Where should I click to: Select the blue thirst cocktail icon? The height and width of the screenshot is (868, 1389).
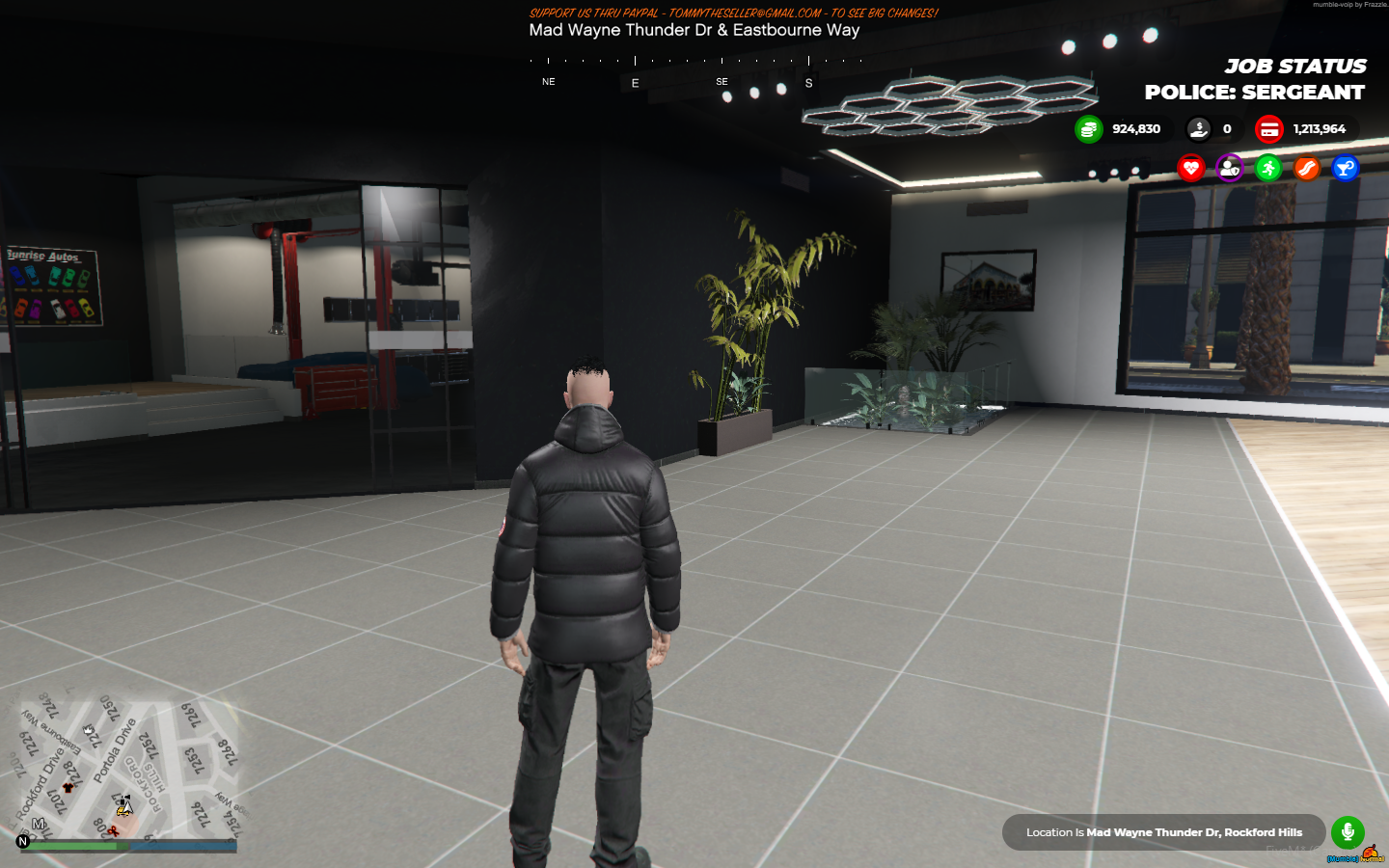pyautogui.click(x=1344, y=168)
